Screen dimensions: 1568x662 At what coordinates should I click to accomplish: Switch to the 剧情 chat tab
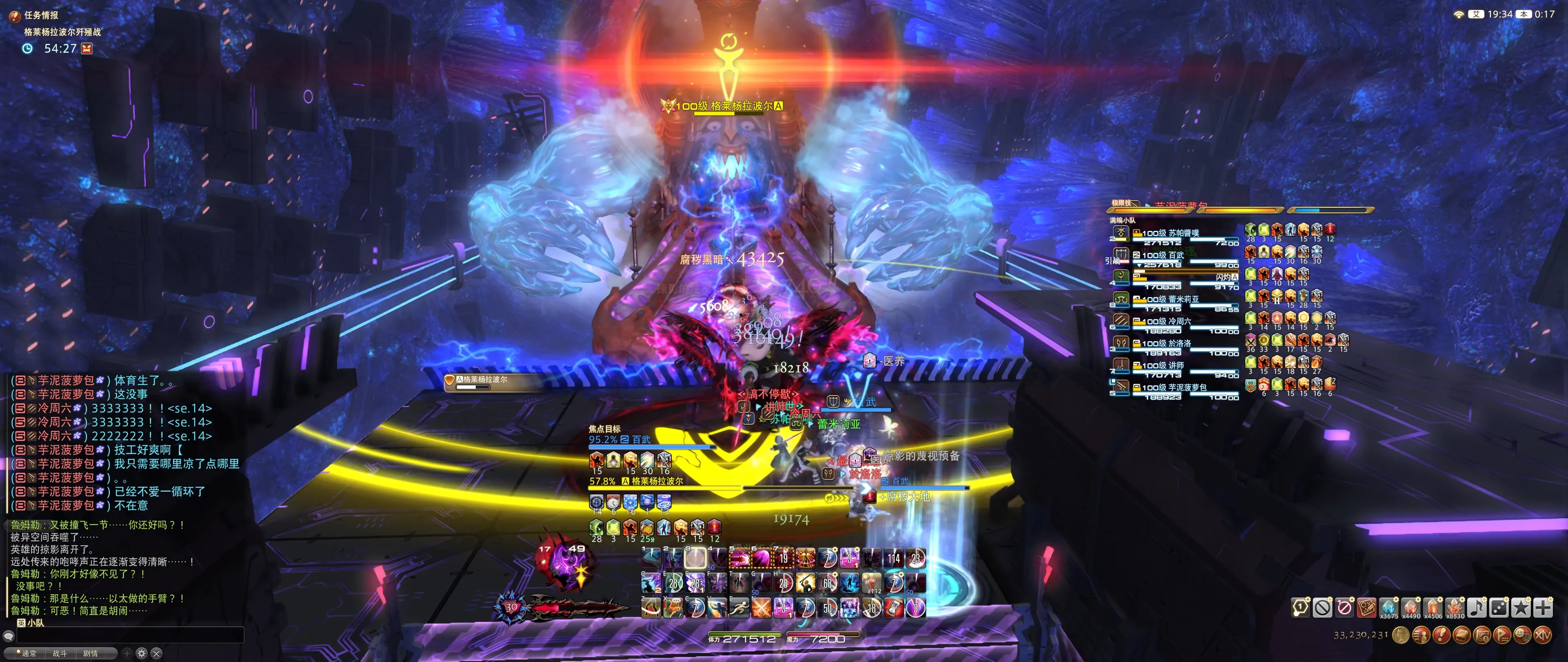(90, 653)
